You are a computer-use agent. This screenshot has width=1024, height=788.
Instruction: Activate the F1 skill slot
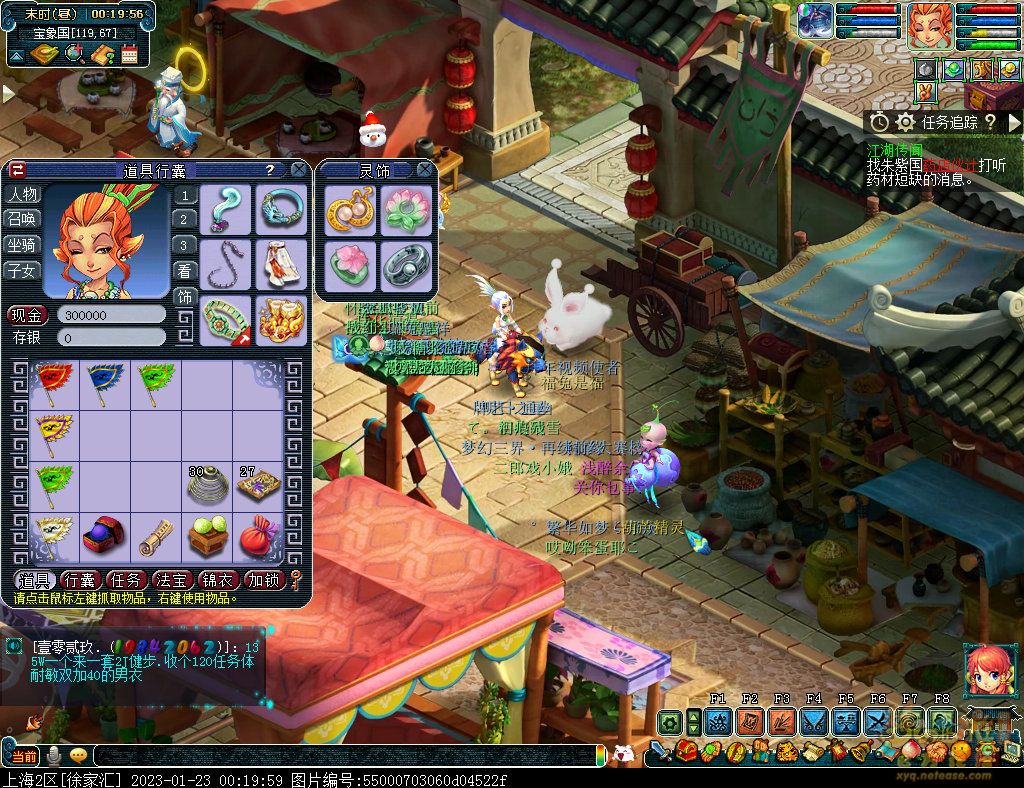click(x=717, y=722)
